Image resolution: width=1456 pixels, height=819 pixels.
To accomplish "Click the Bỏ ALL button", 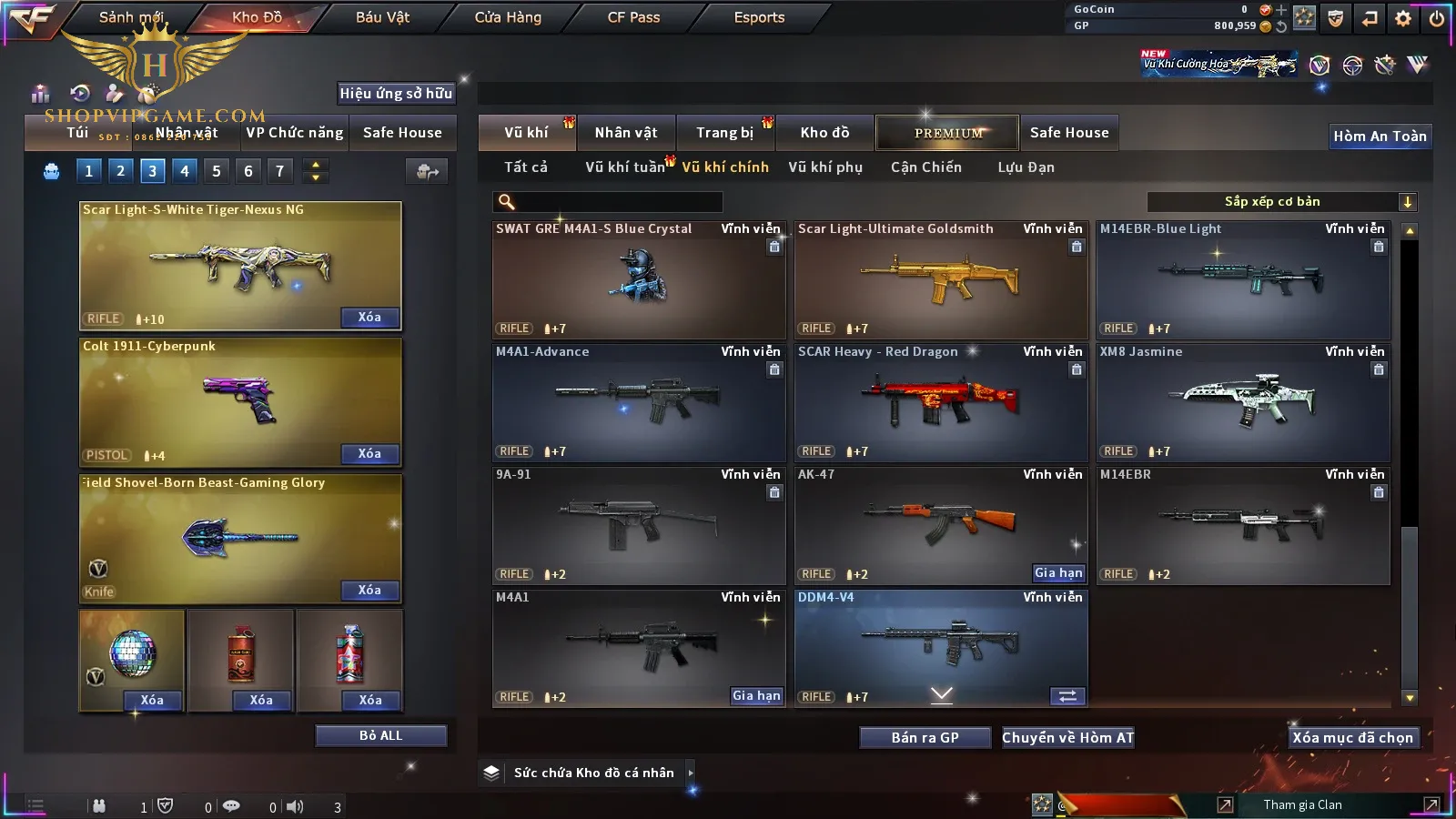I will pos(380,735).
